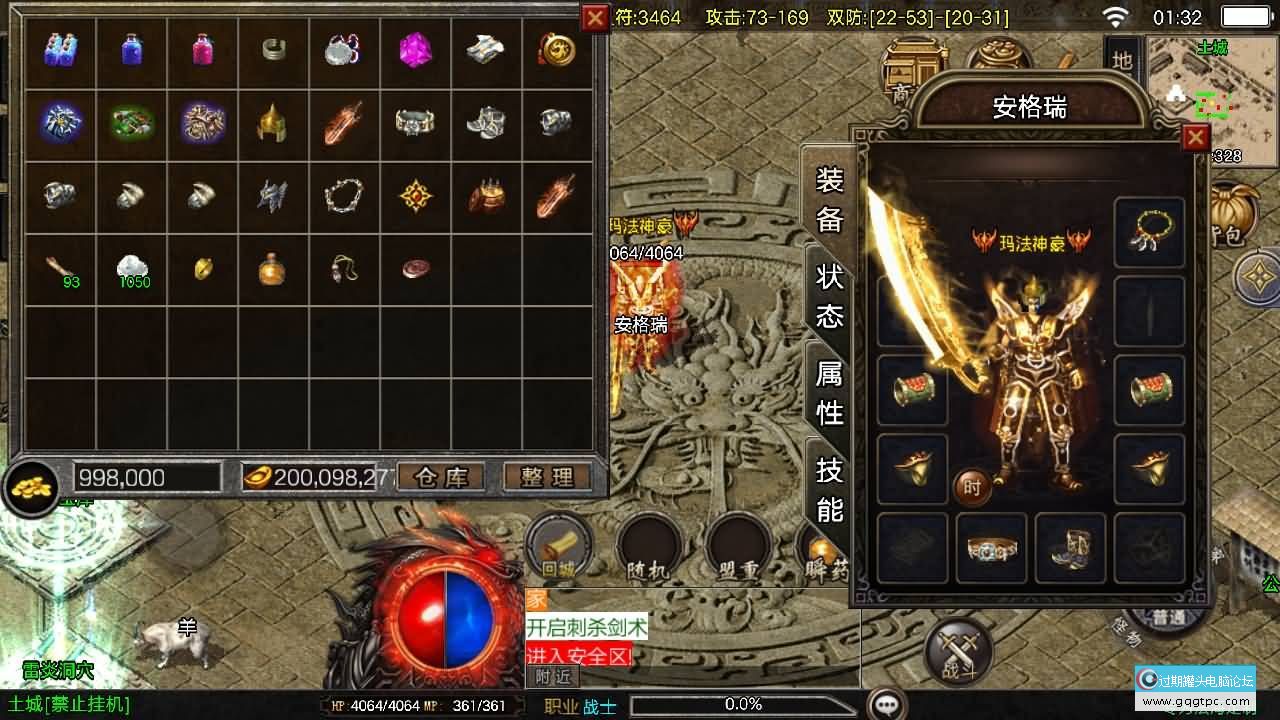
Task: Choose the necklace equipment slot
Action: 1150,232
